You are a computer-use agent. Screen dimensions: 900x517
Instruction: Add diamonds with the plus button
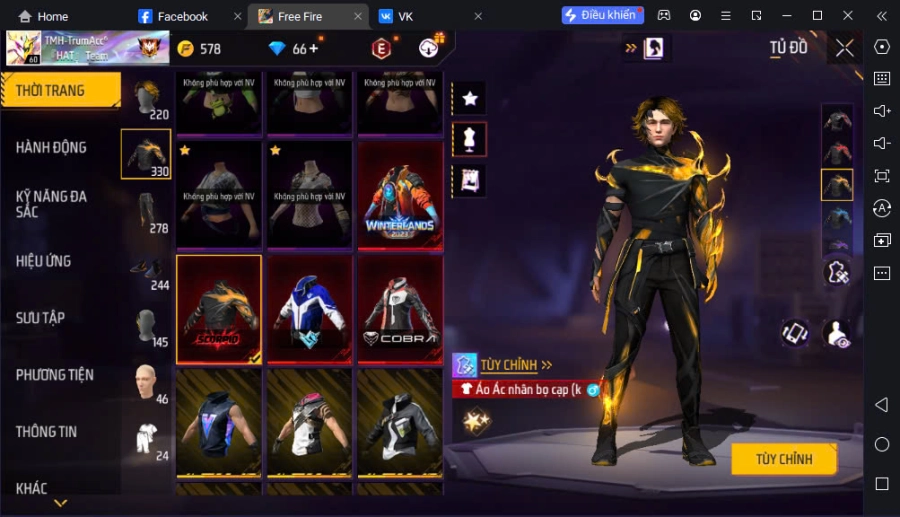[x=314, y=48]
